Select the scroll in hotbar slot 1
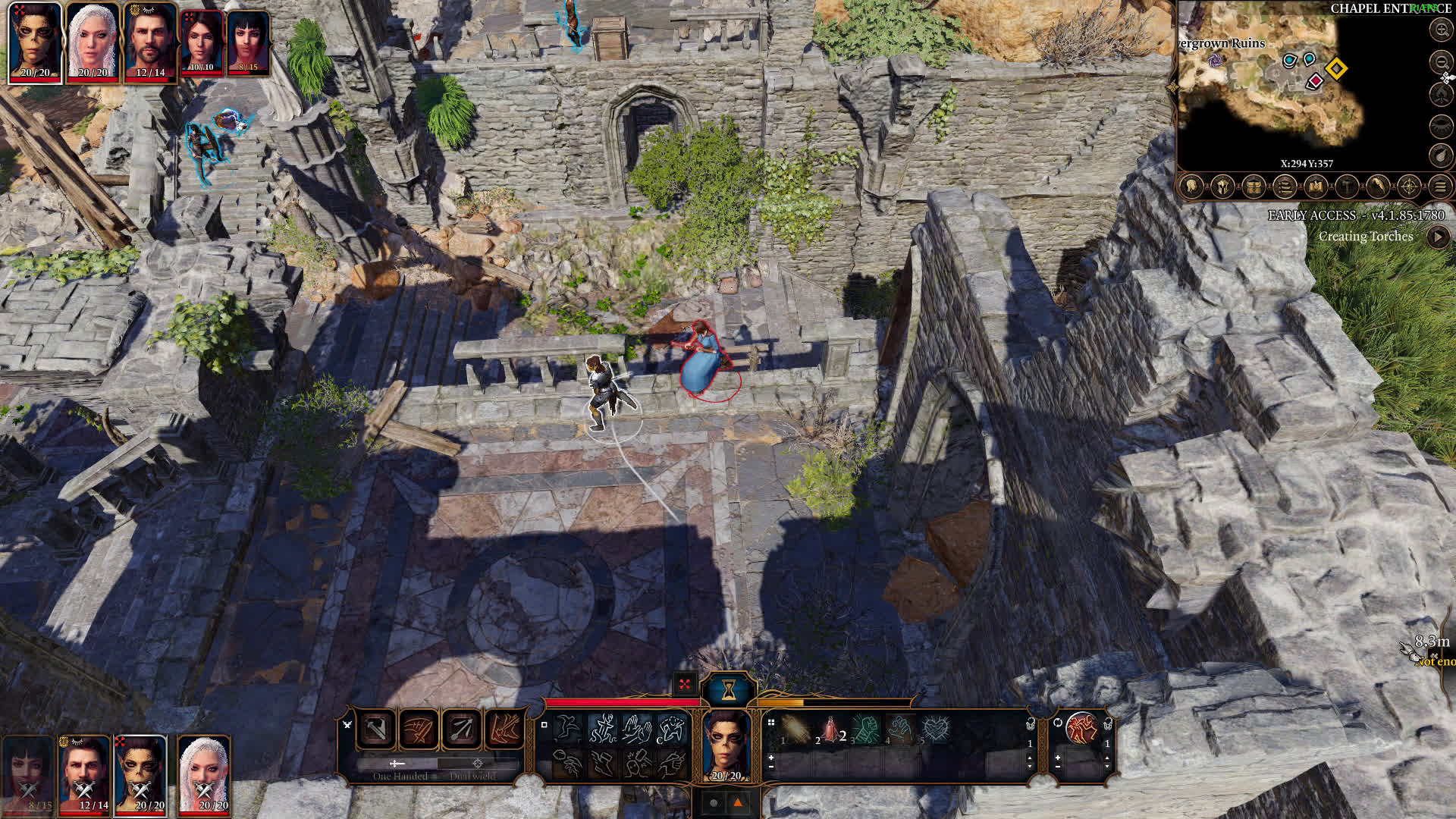 (x=795, y=730)
